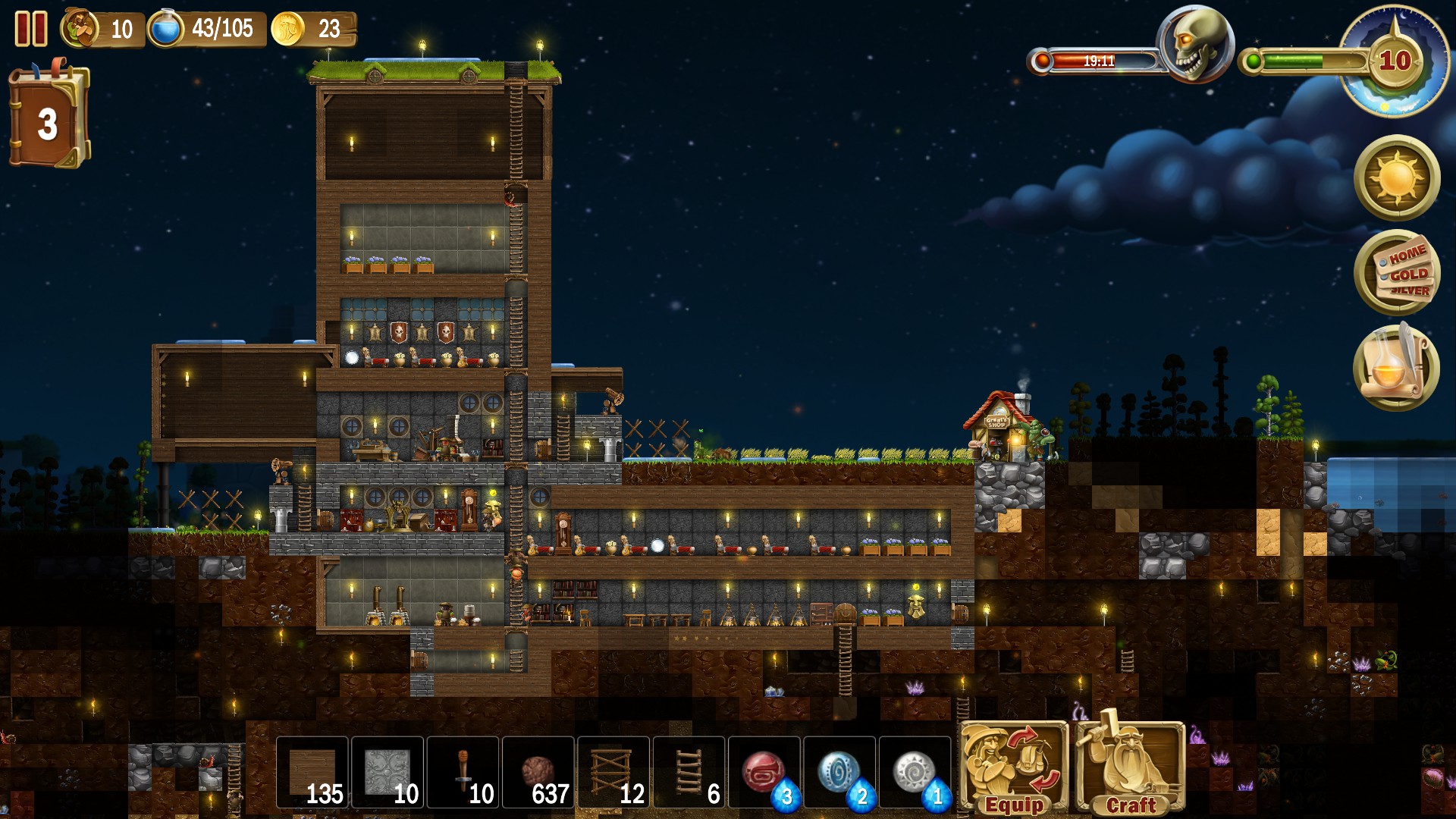The height and width of the screenshot is (819, 1456).
Task: Click the sun daylight button
Action: 1397,179
